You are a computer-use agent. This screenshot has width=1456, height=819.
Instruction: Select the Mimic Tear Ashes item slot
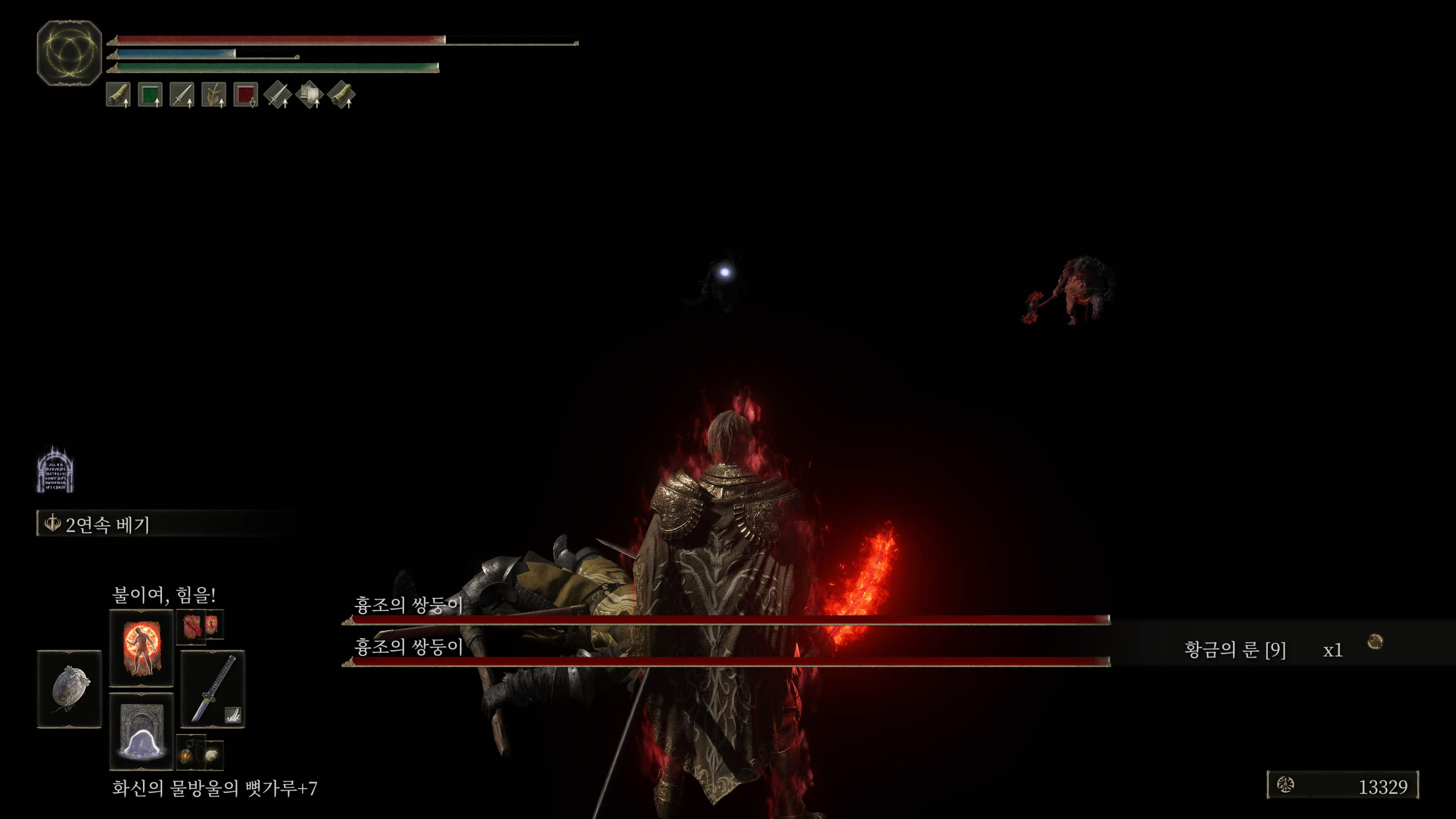coord(141,731)
